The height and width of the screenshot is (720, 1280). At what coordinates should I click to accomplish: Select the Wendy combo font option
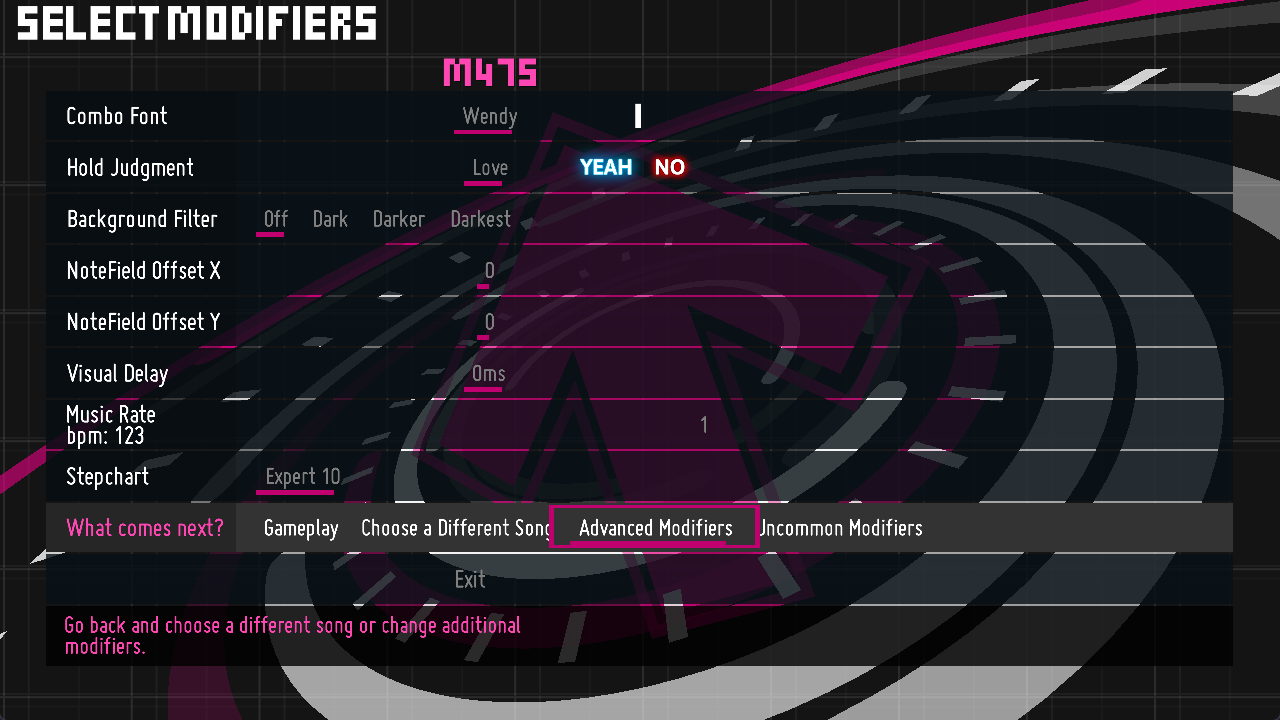point(489,116)
